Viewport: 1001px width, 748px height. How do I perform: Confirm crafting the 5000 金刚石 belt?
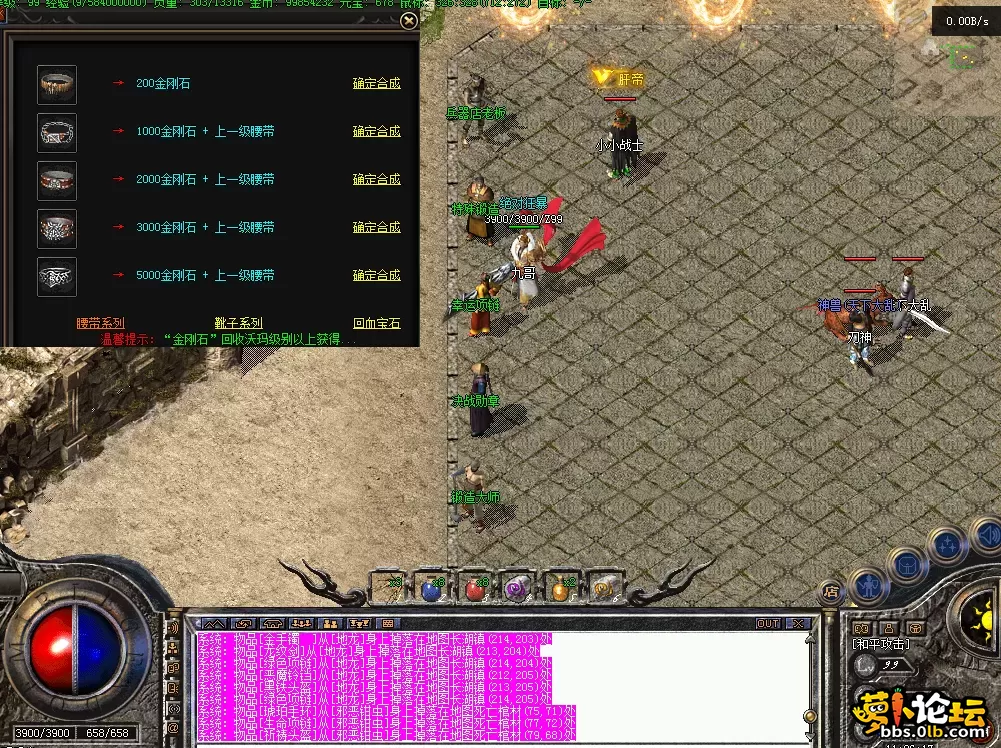pyautogui.click(x=376, y=275)
